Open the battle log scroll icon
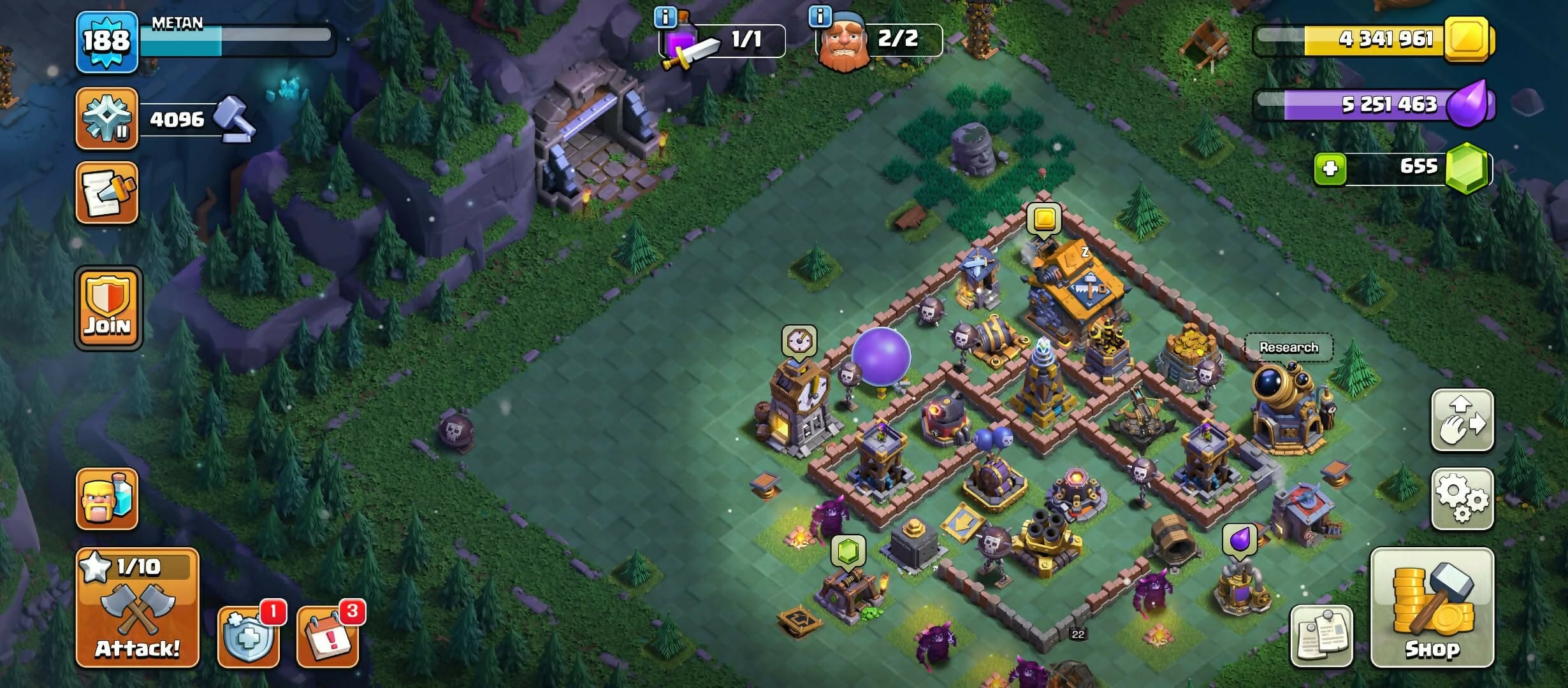 tap(106, 193)
